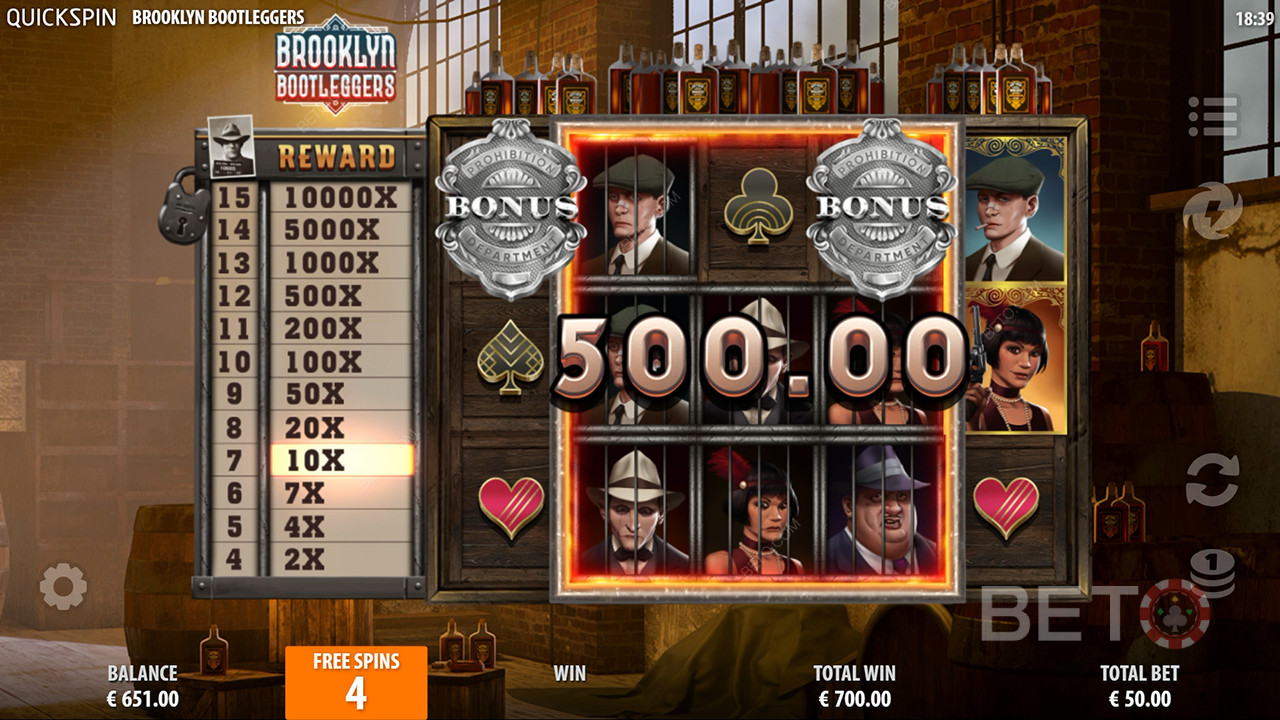Toggle the lightning bolt fast play mode
Viewport: 1280px width, 720px height.
[x=1212, y=210]
